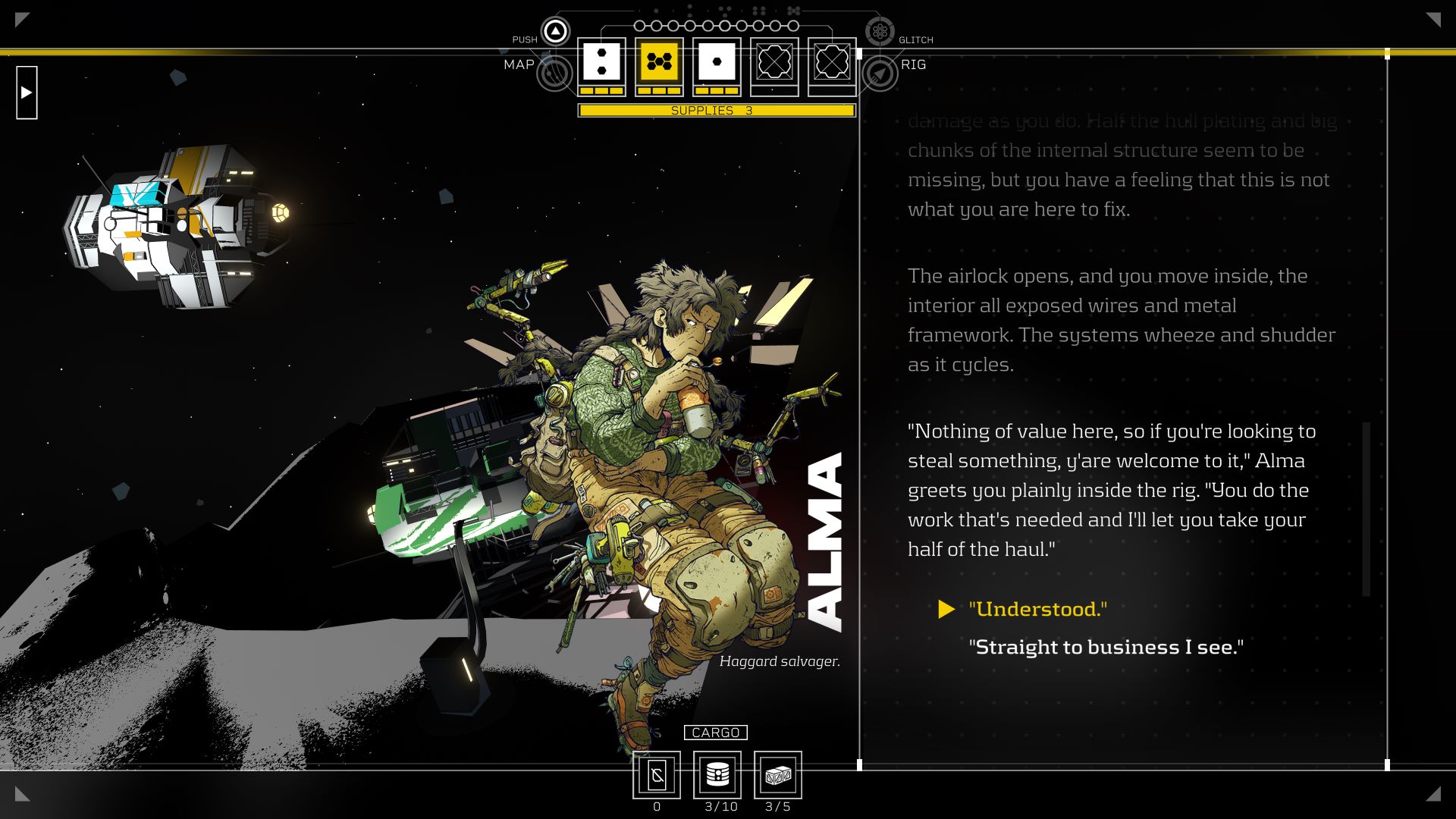The height and width of the screenshot is (819, 1456).
Task: Click the empty-count cargo slot icon
Action: click(x=657, y=774)
